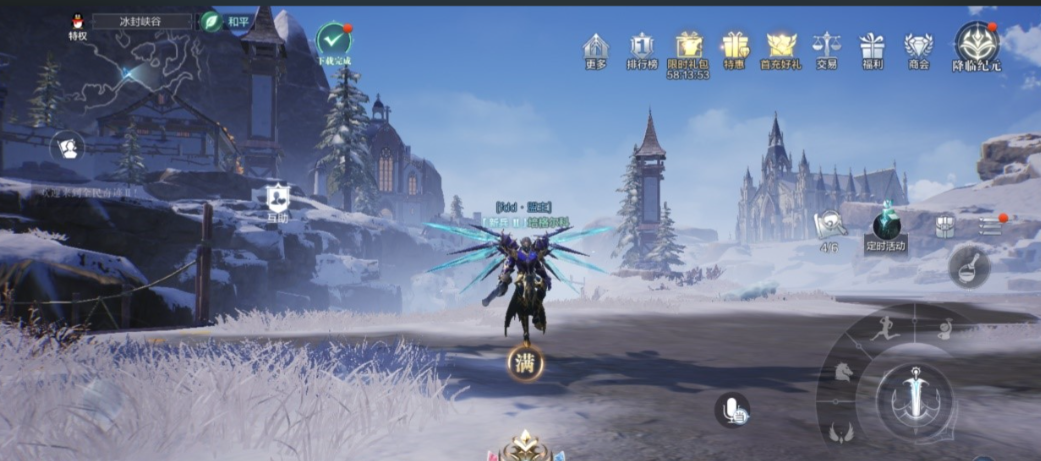Toggle the microphone voice chat button
This screenshot has height=461, width=1041.
click(732, 408)
